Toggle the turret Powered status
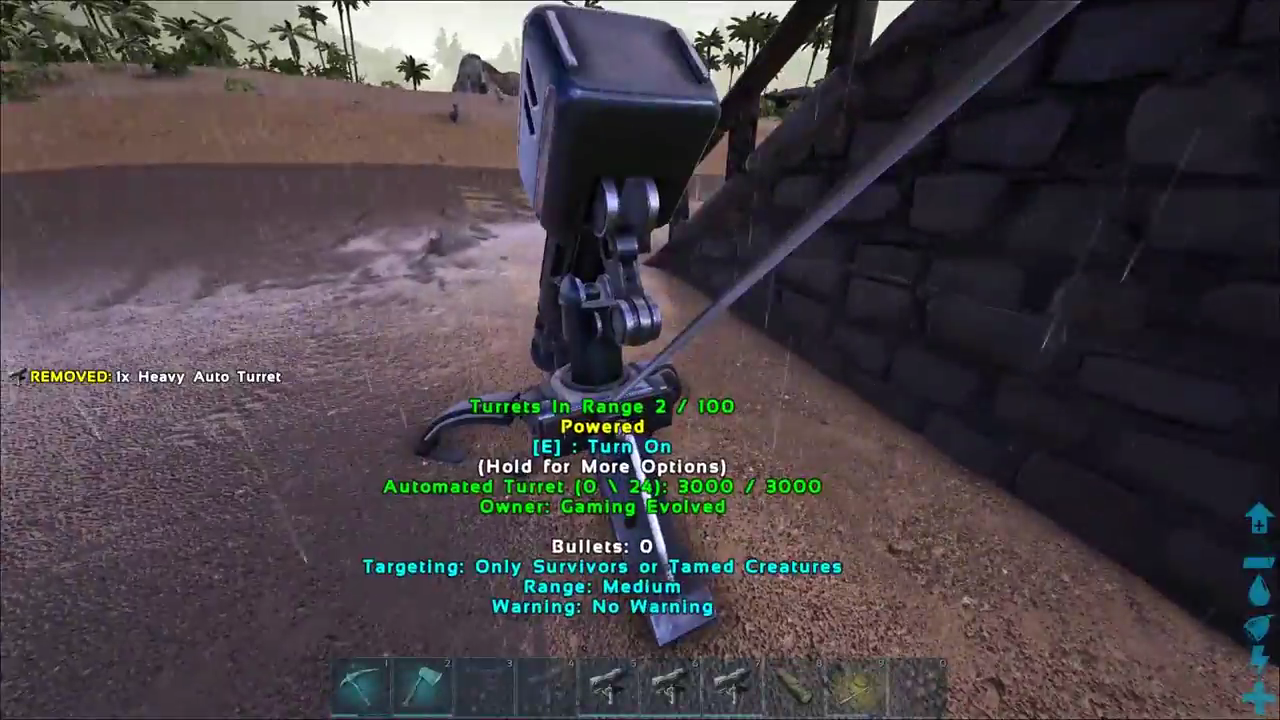The height and width of the screenshot is (720, 1280). pyautogui.click(x=603, y=426)
